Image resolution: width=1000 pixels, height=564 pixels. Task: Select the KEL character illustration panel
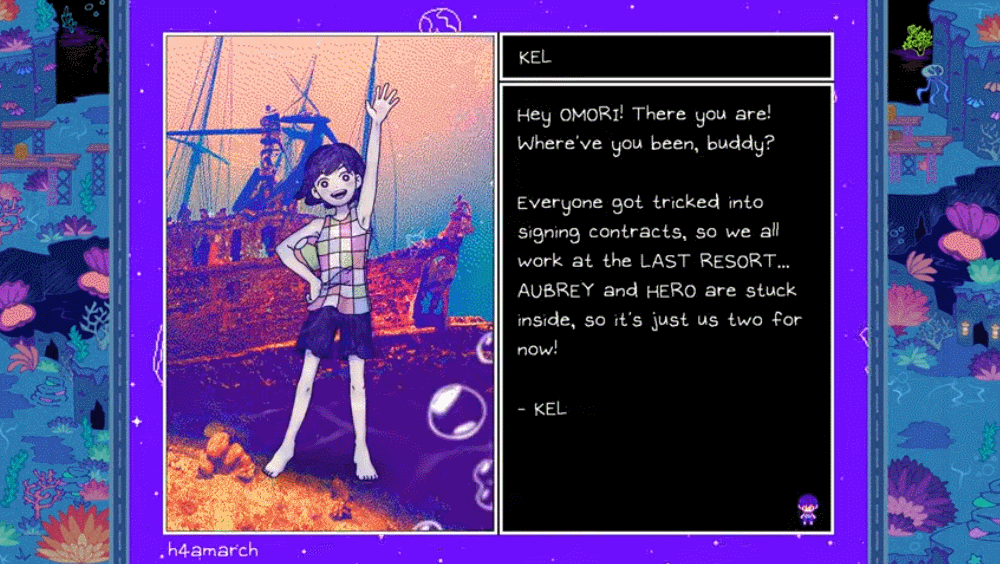(330, 283)
